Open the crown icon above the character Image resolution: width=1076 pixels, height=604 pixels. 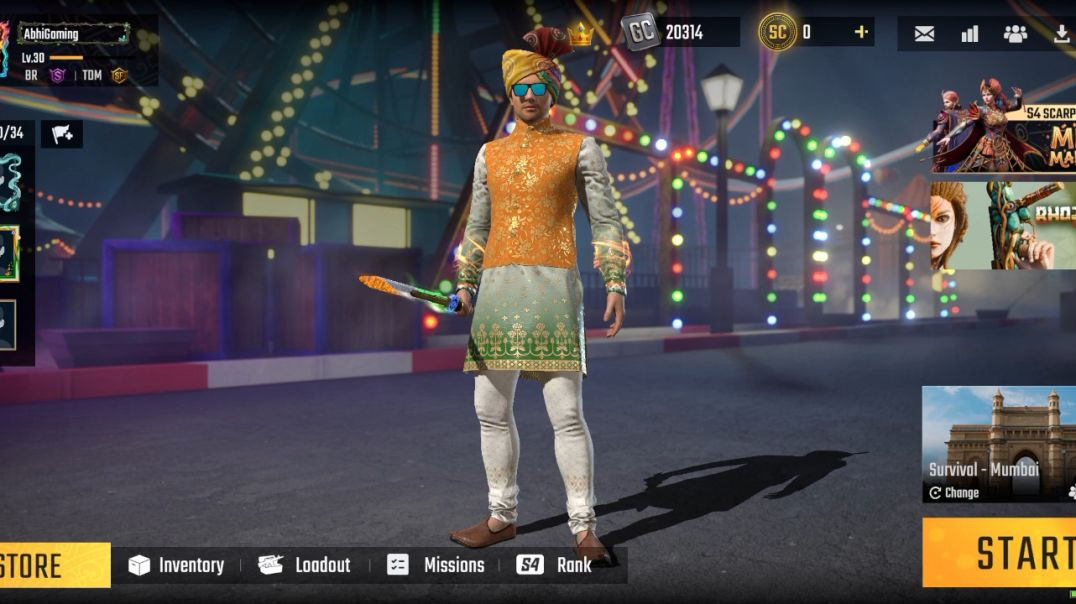(x=580, y=37)
